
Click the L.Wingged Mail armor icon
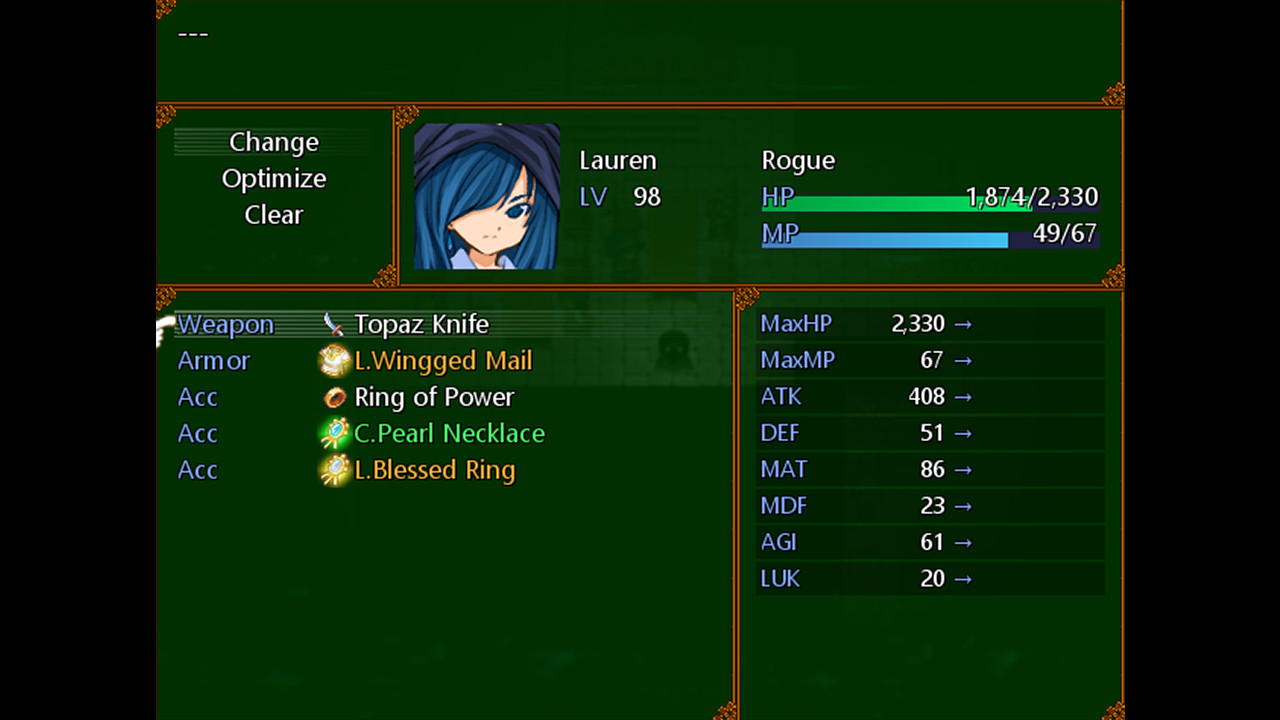click(334, 360)
